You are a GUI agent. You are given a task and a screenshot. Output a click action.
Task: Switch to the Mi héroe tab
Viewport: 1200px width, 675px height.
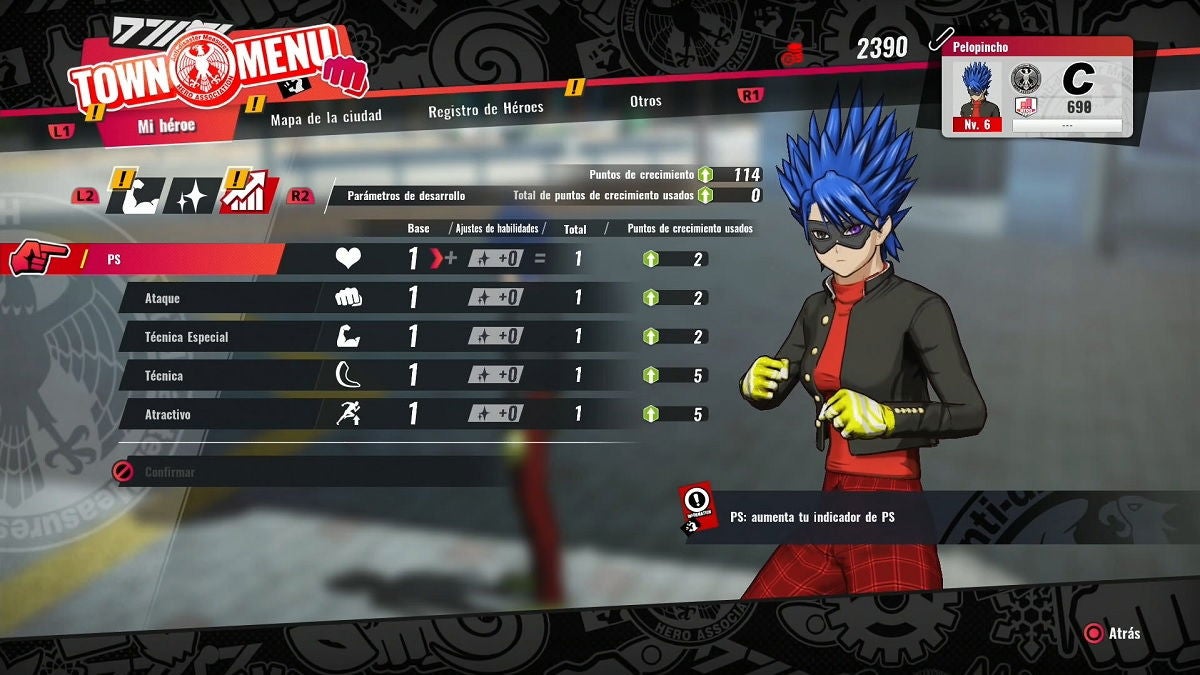click(x=166, y=127)
